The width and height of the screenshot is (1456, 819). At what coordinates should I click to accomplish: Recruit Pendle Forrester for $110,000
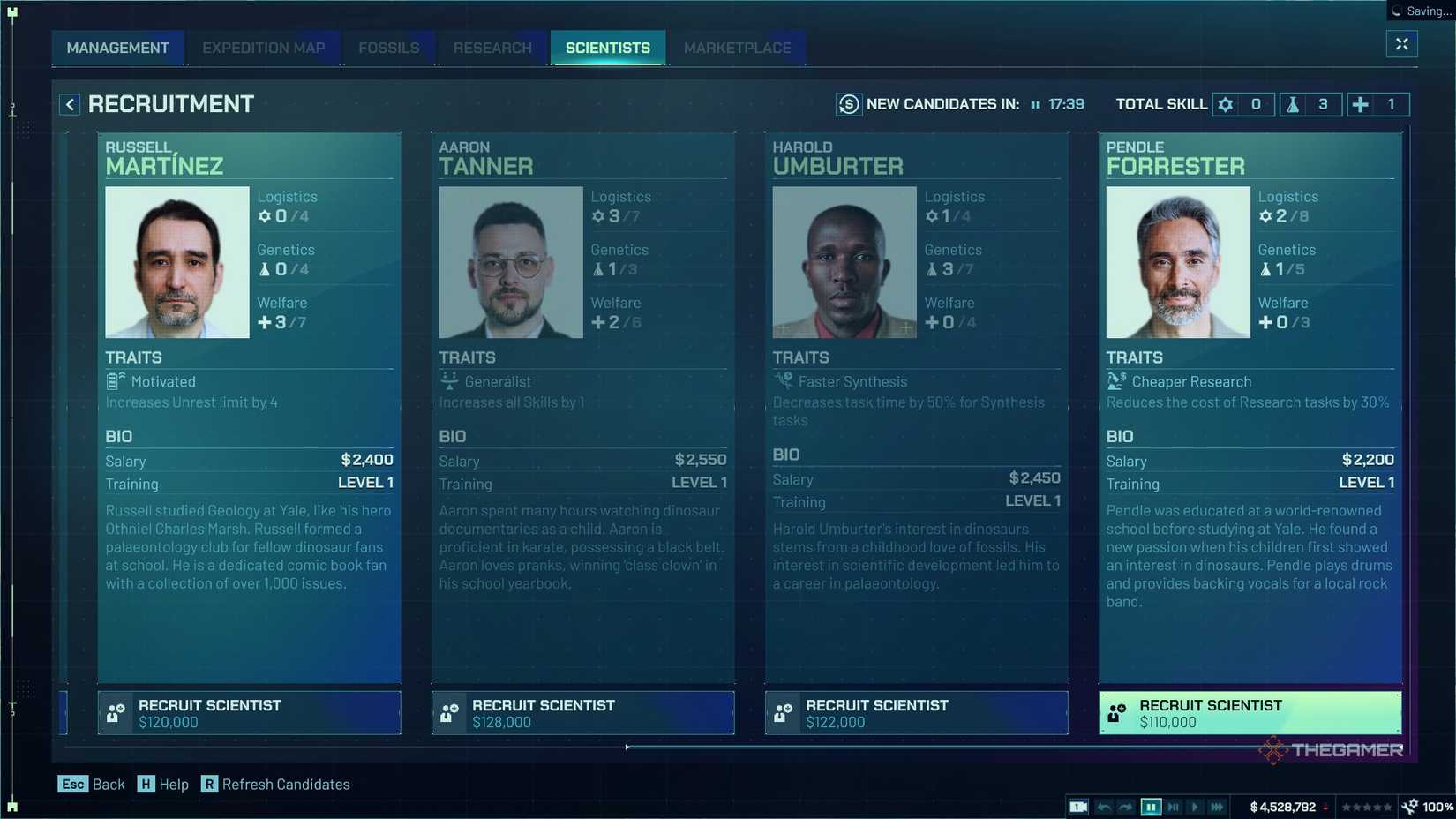pyautogui.click(x=1249, y=712)
